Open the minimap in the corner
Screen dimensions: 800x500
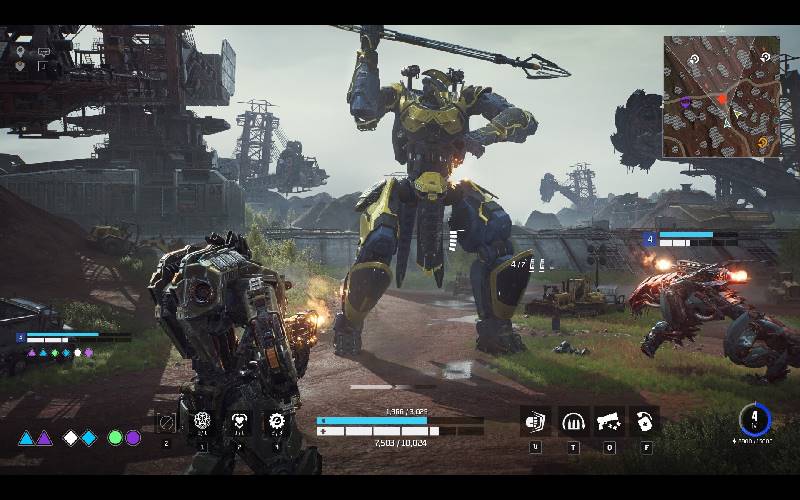click(721, 97)
